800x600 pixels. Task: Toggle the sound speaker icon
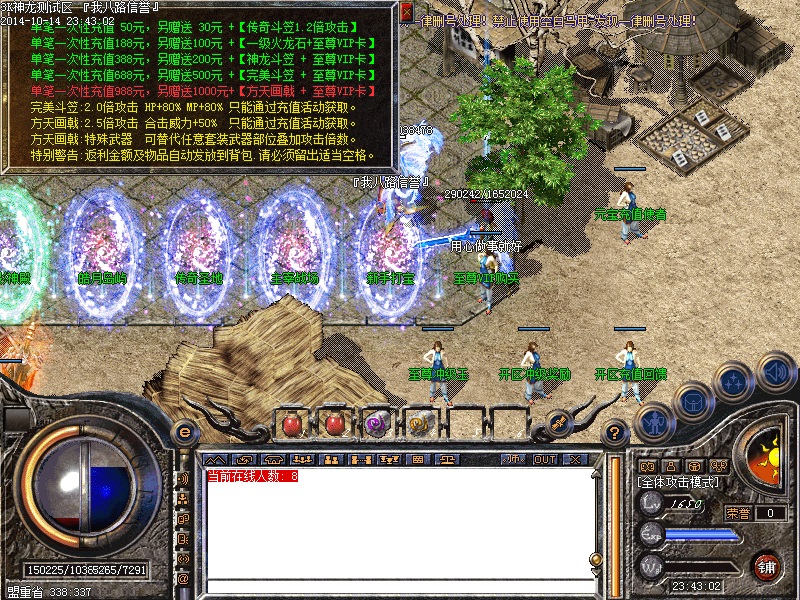pos(776,372)
